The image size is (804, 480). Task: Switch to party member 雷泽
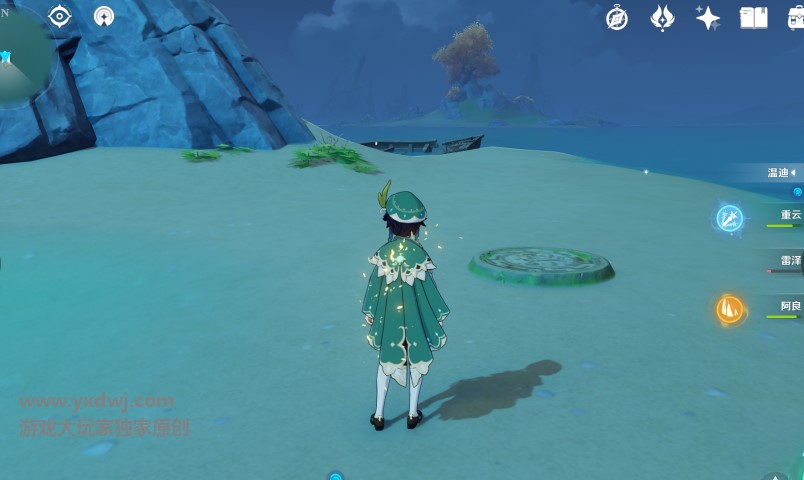[x=789, y=261]
